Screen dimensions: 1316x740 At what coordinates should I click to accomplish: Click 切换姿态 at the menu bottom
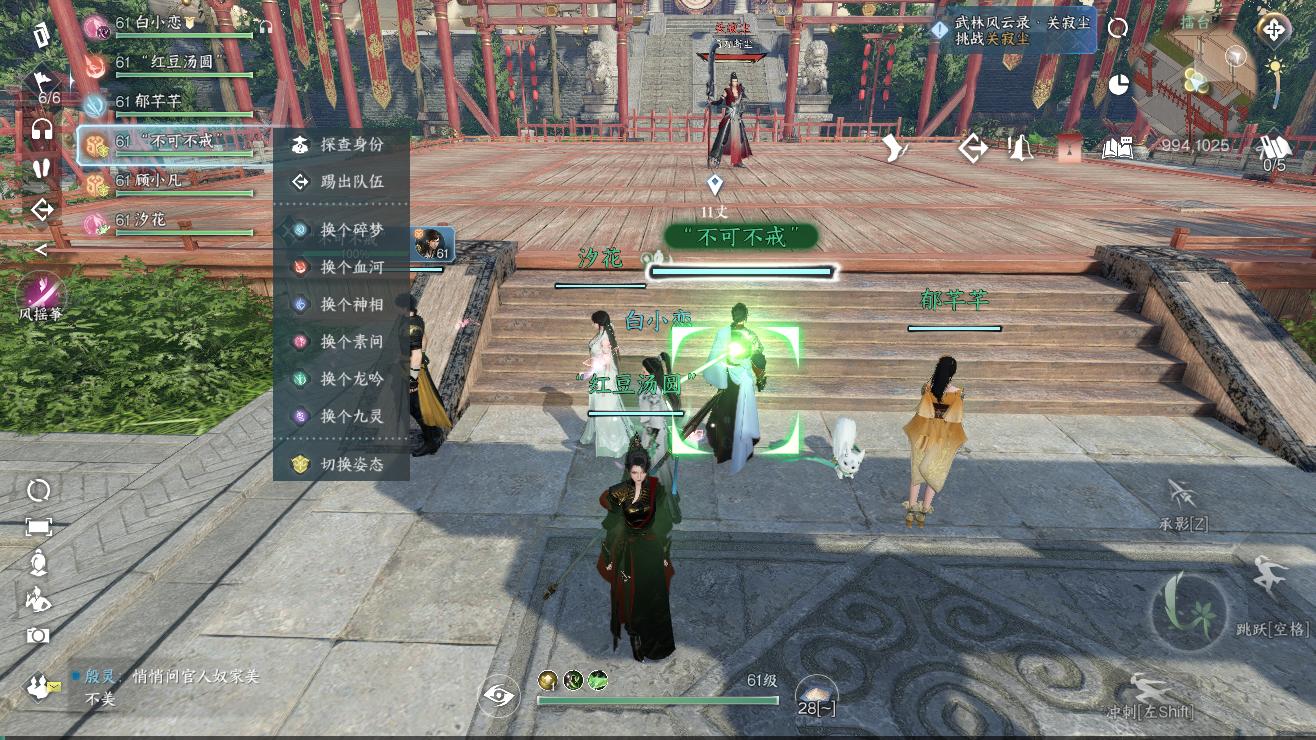click(341, 464)
